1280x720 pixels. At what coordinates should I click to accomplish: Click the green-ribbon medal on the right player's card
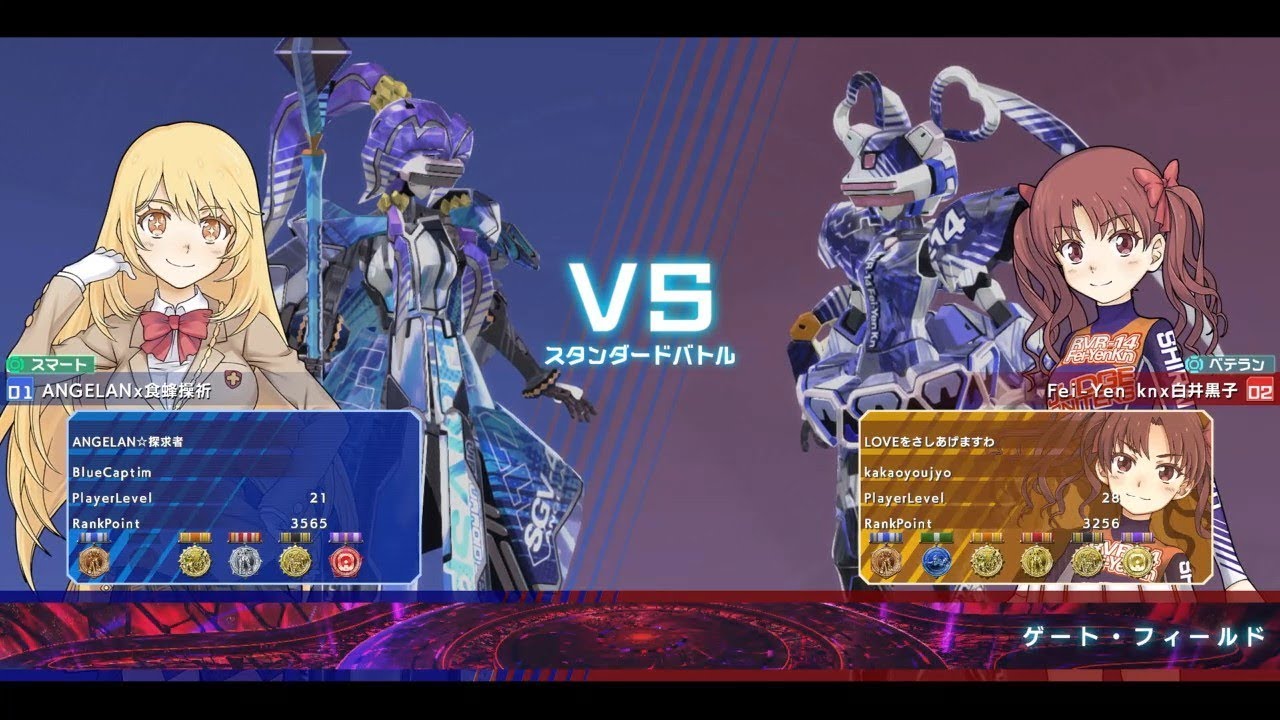[936, 562]
